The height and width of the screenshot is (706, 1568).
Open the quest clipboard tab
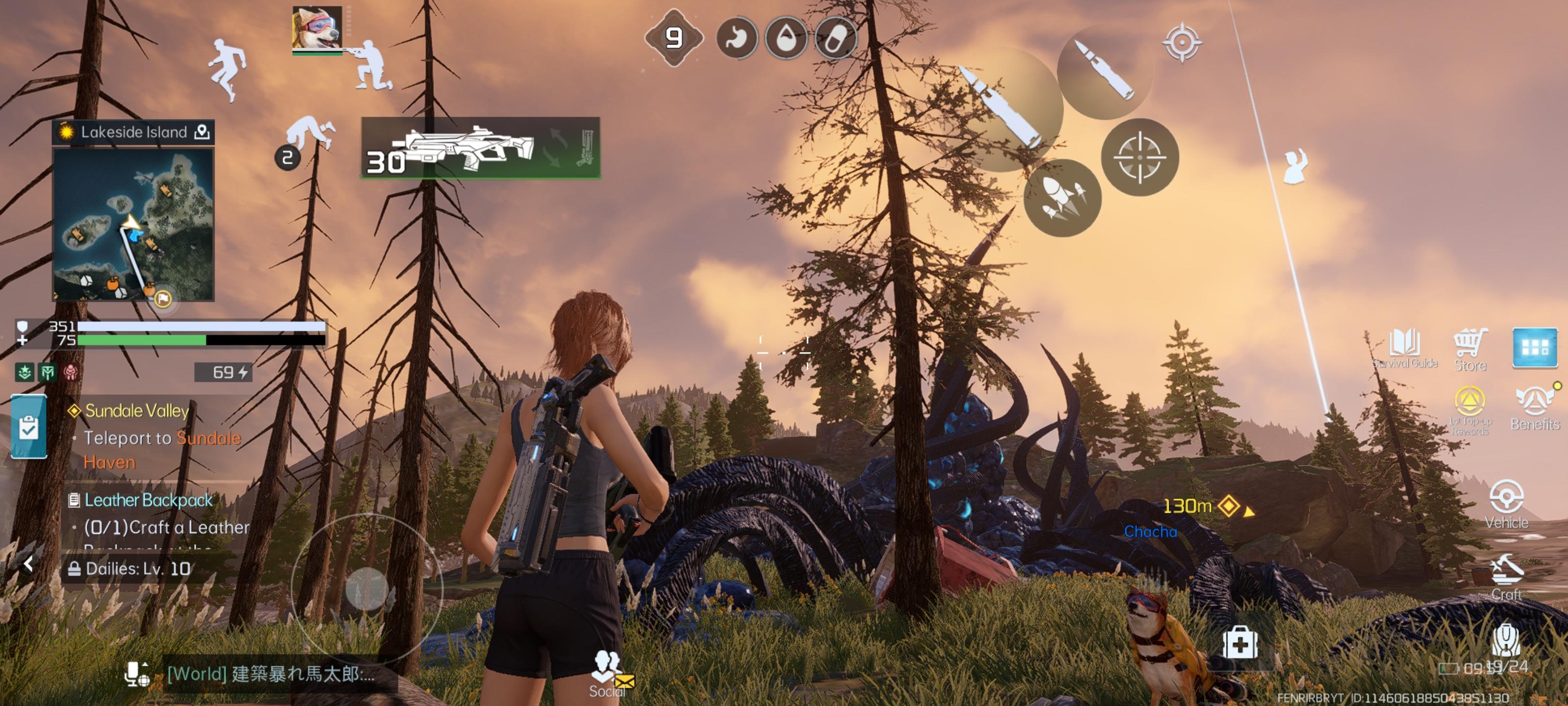(x=28, y=427)
